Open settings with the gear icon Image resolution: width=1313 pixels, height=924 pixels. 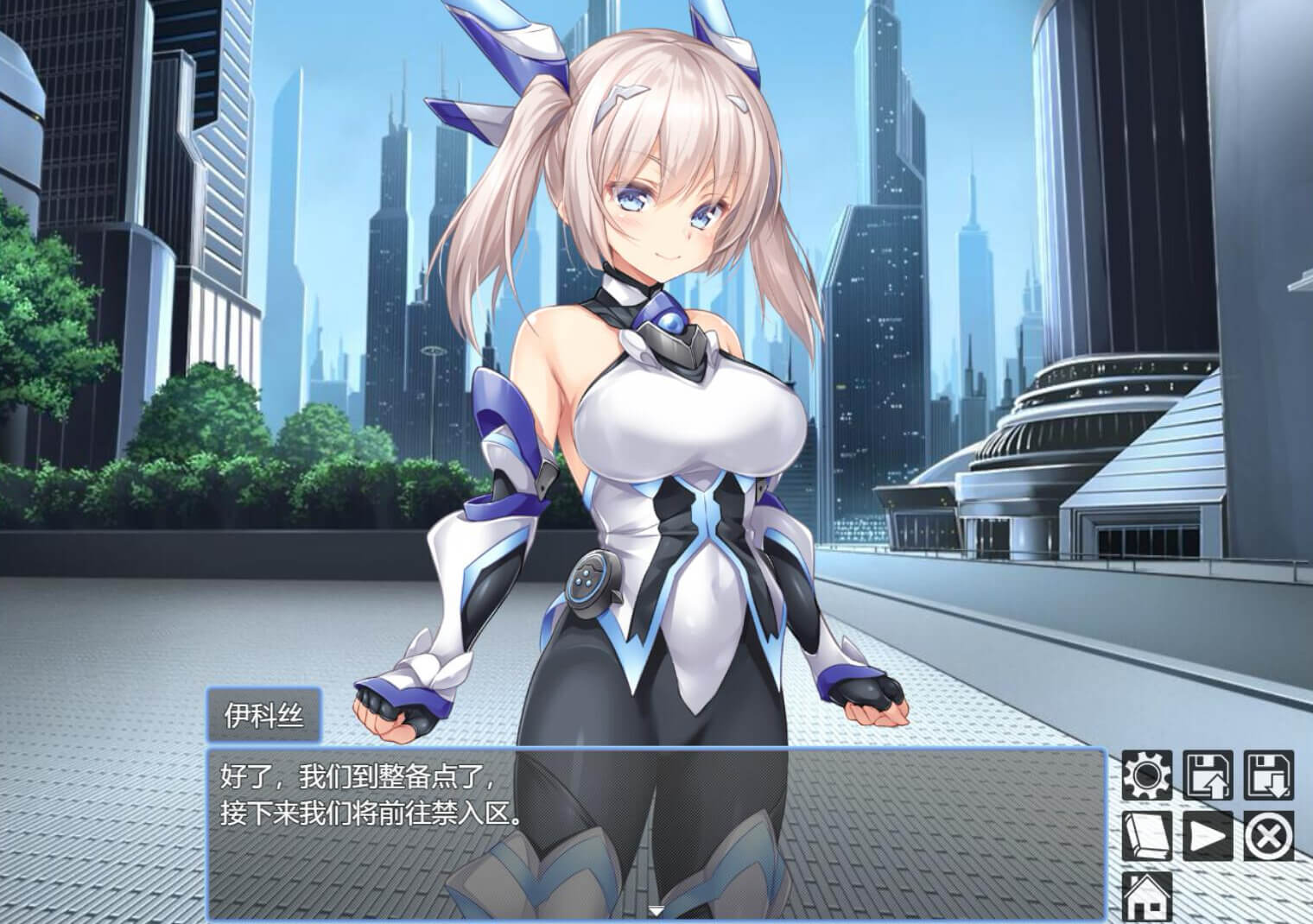pyautogui.click(x=1147, y=775)
